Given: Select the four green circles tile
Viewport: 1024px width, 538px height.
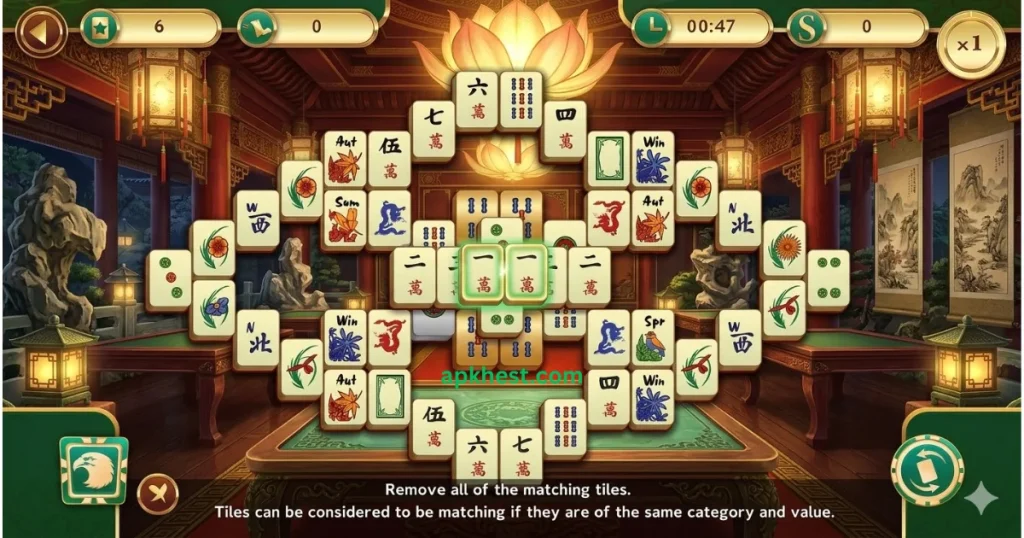Looking at the screenshot, I should [827, 279].
